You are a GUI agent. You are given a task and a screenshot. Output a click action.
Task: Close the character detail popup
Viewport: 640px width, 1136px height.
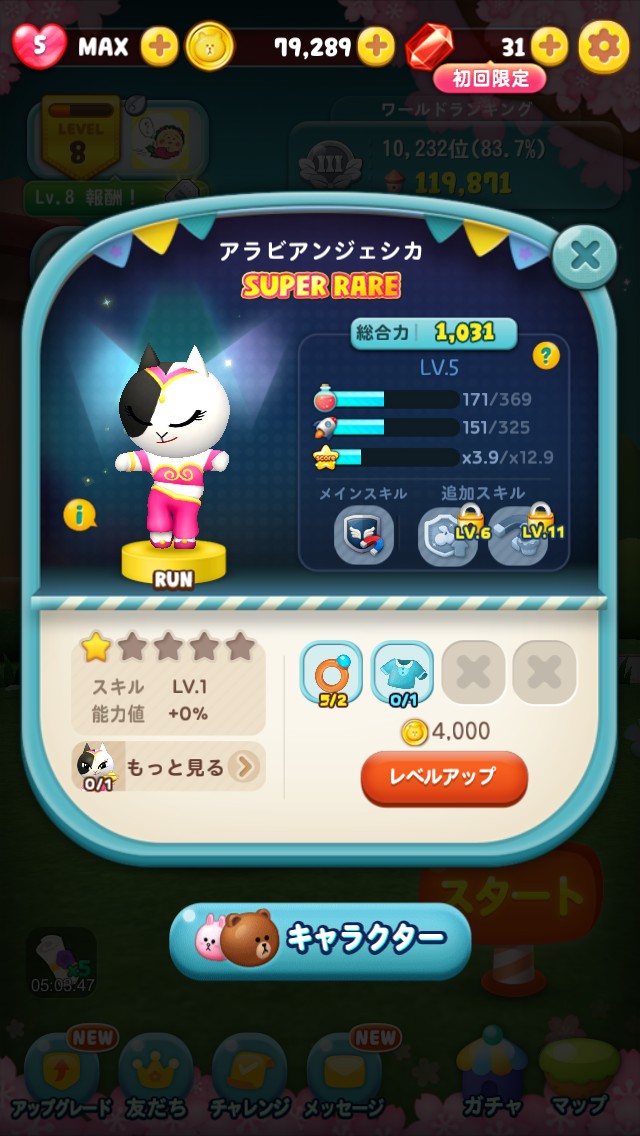(585, 257)
